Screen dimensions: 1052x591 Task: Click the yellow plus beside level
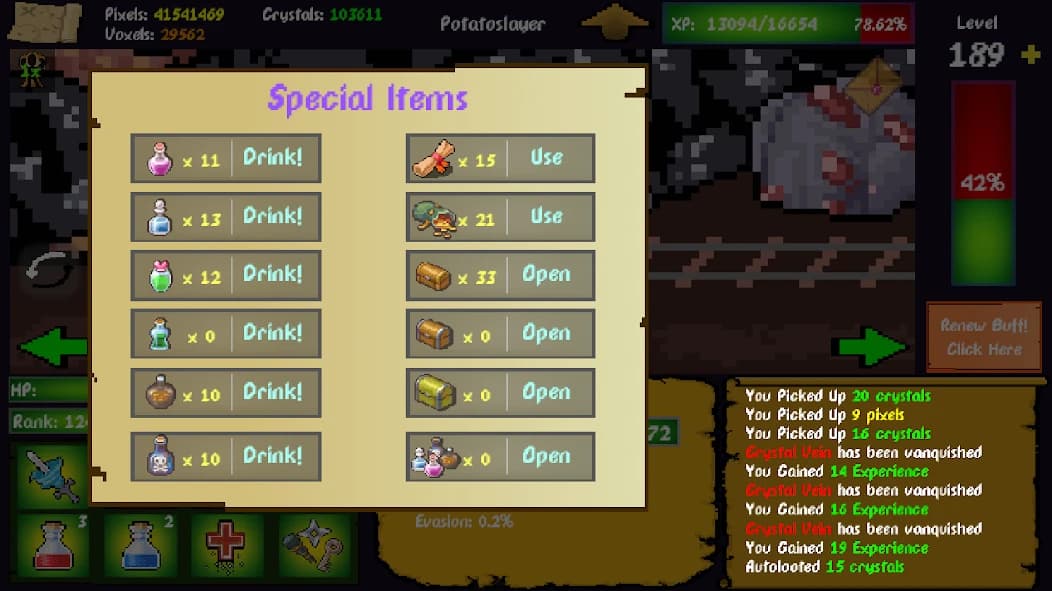tap(1031, 54)
